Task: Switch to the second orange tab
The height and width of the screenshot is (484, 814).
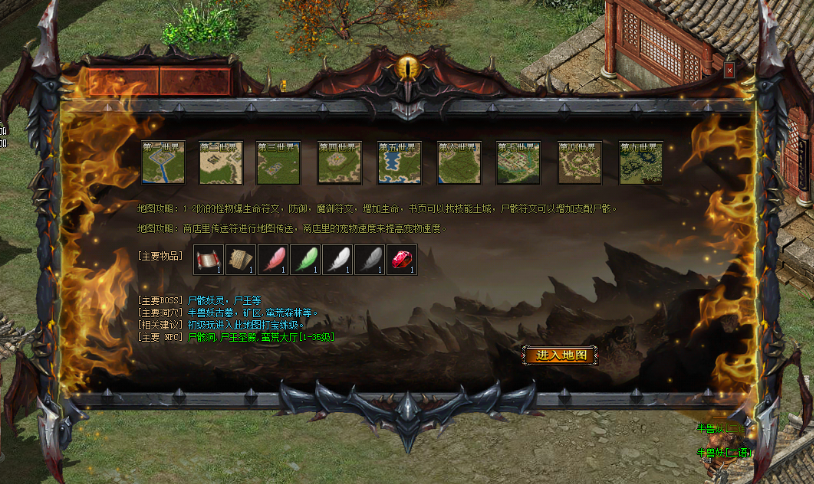Action: pyautogui.click(x=195, y=82)
